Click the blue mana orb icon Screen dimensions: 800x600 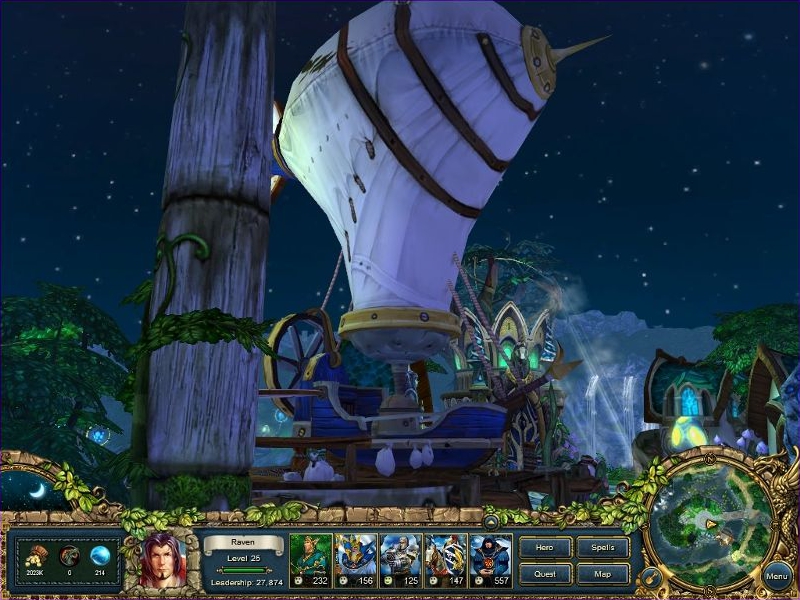[x=99, y=555]
